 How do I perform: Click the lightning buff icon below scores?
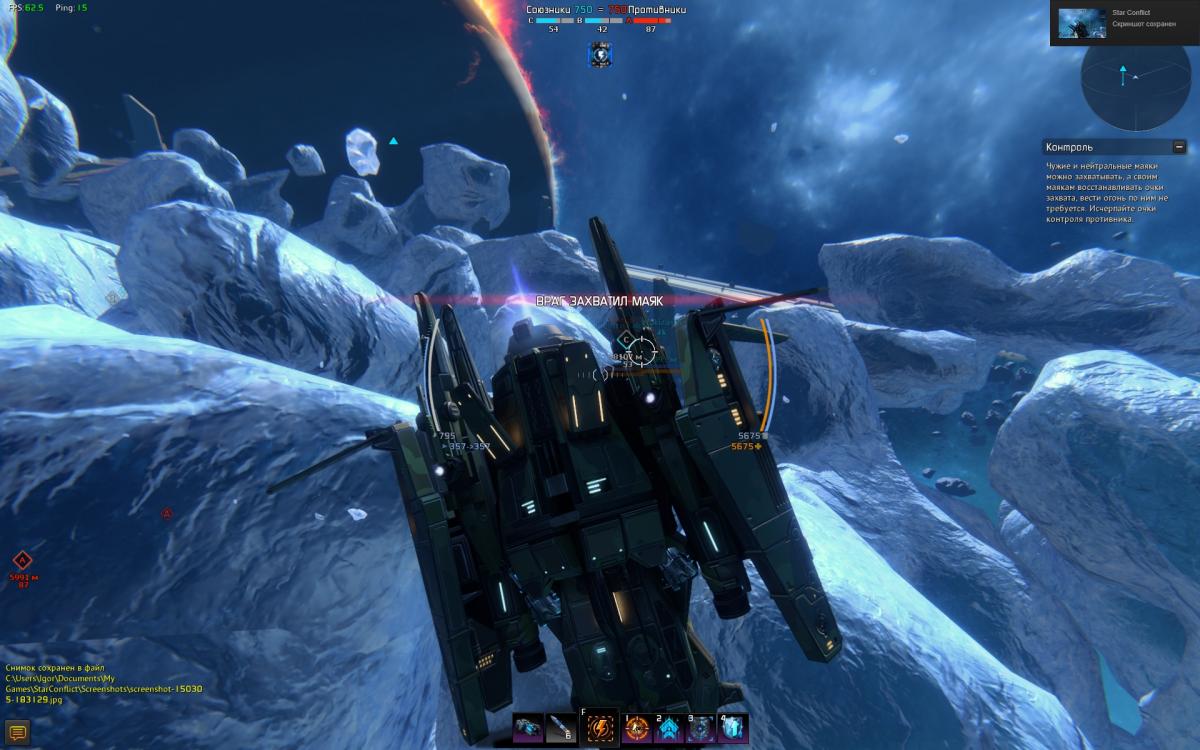click(600, 56)
